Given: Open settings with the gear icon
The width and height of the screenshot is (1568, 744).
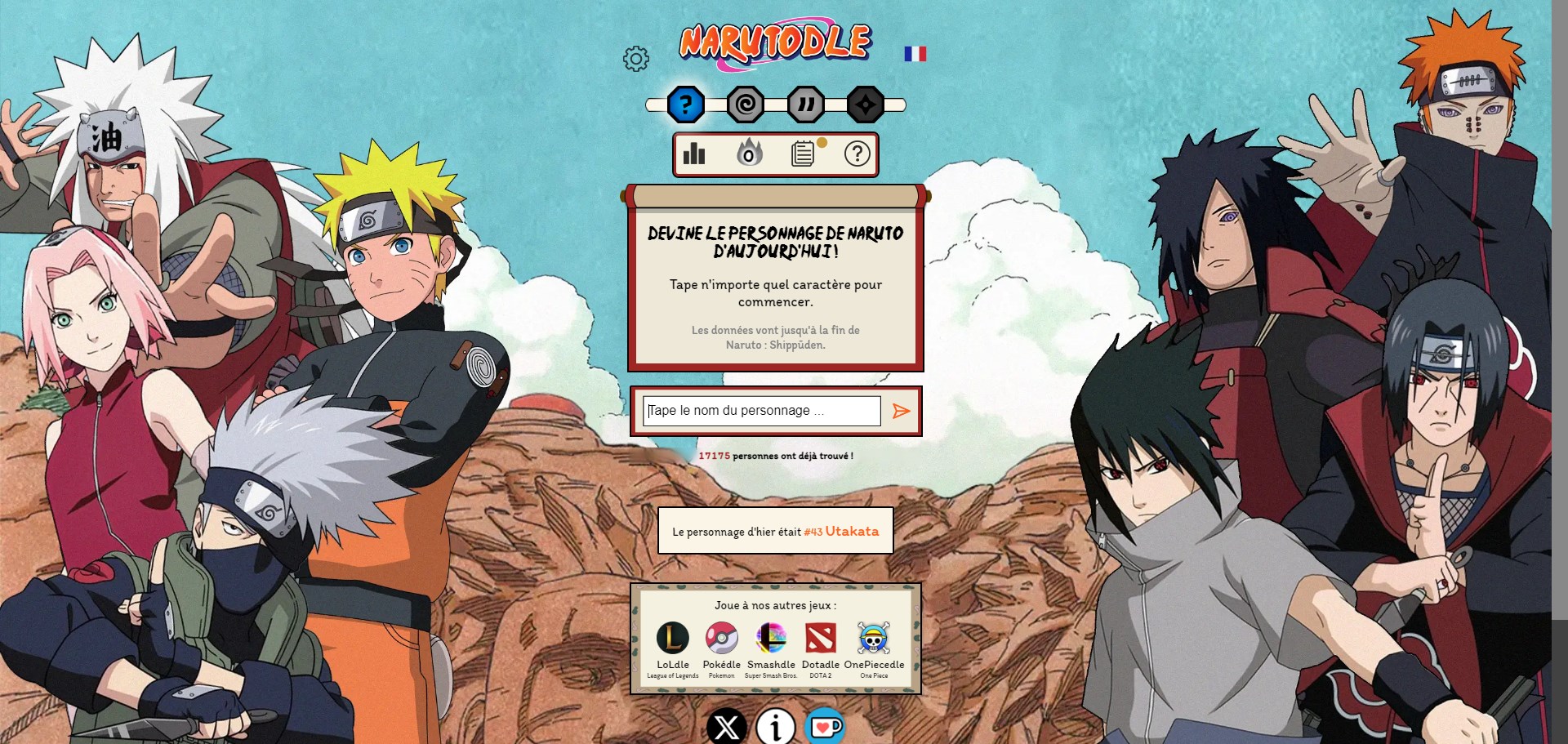Looking at the screenshot, I should [636, 59].
